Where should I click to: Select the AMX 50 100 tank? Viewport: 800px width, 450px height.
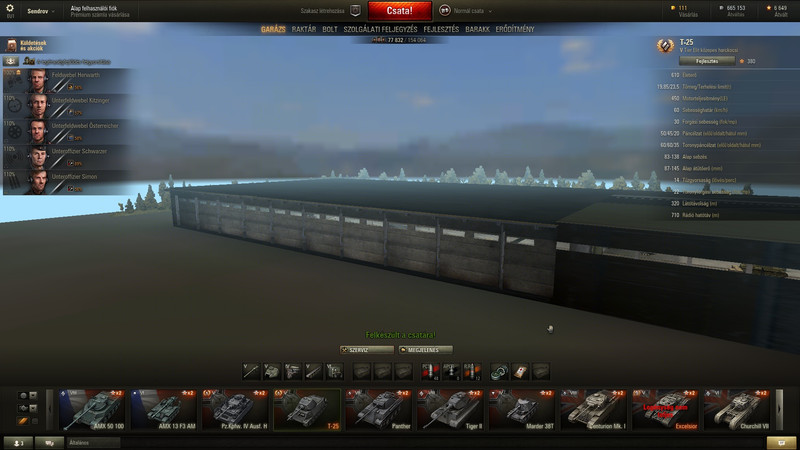click(x=93, y=409)
